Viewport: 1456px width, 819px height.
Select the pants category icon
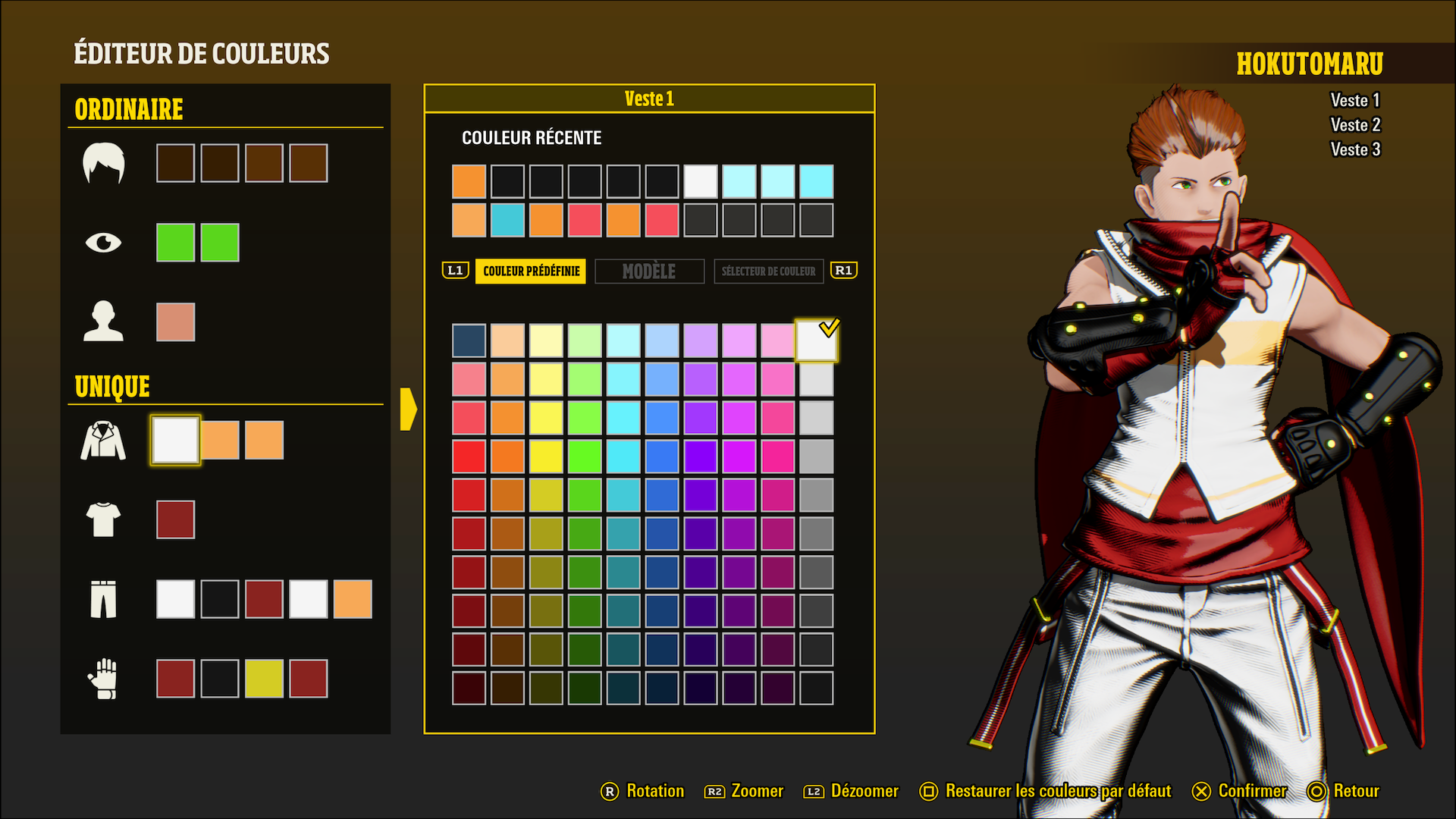point(103,599)
